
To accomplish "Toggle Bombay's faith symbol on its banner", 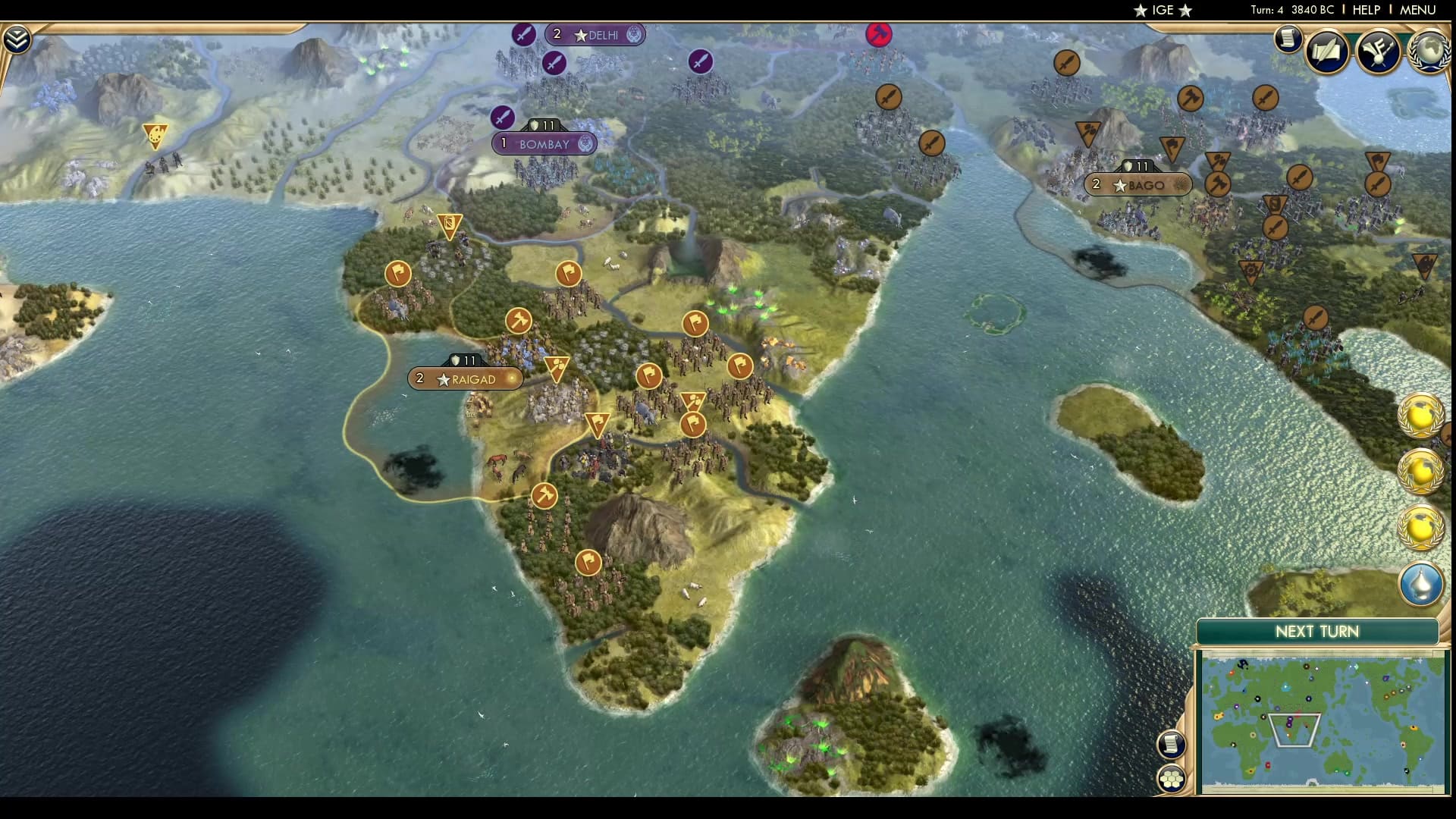I will (585, 144).
